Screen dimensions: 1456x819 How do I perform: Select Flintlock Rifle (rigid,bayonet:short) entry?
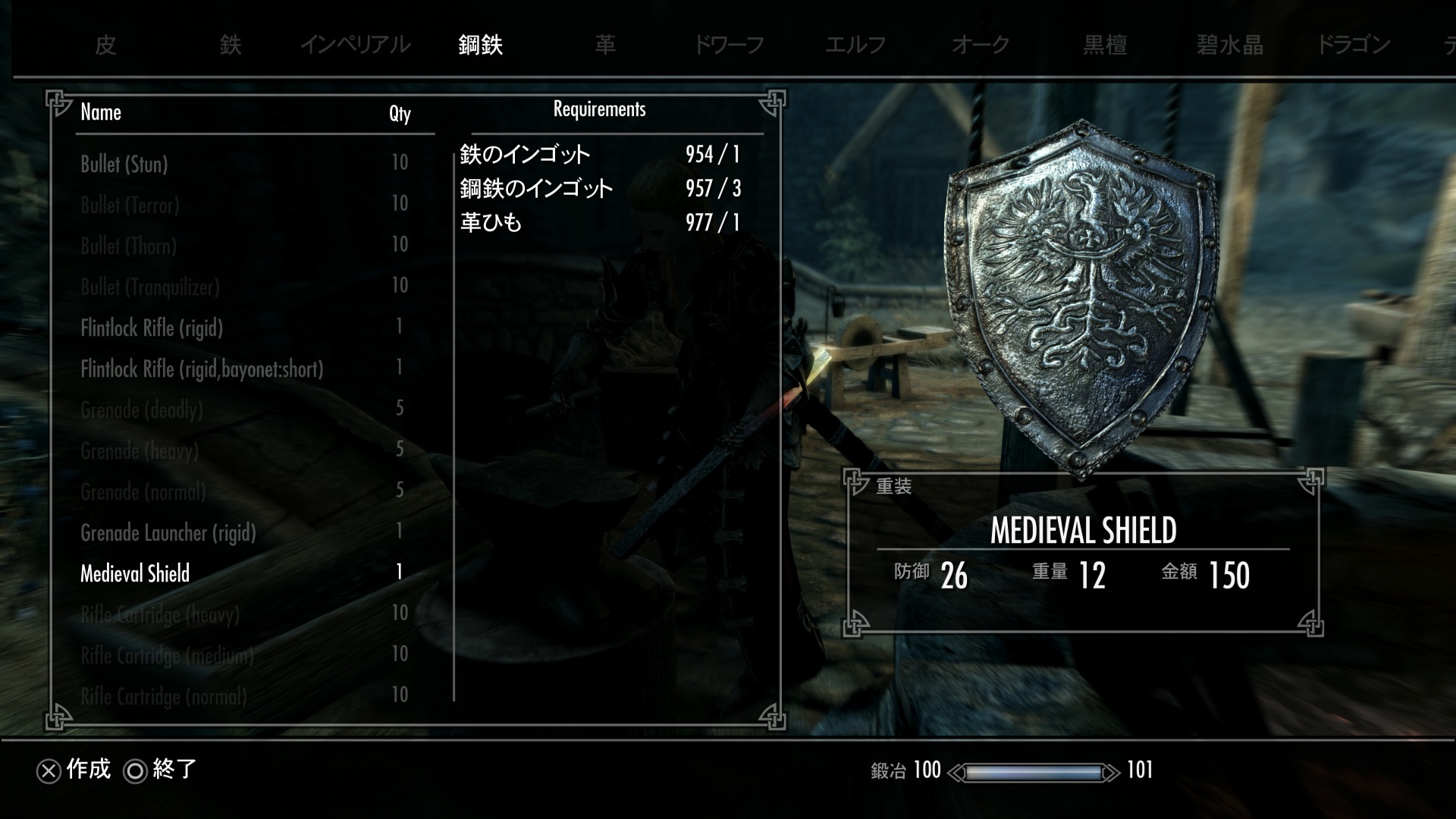point(202,369)
